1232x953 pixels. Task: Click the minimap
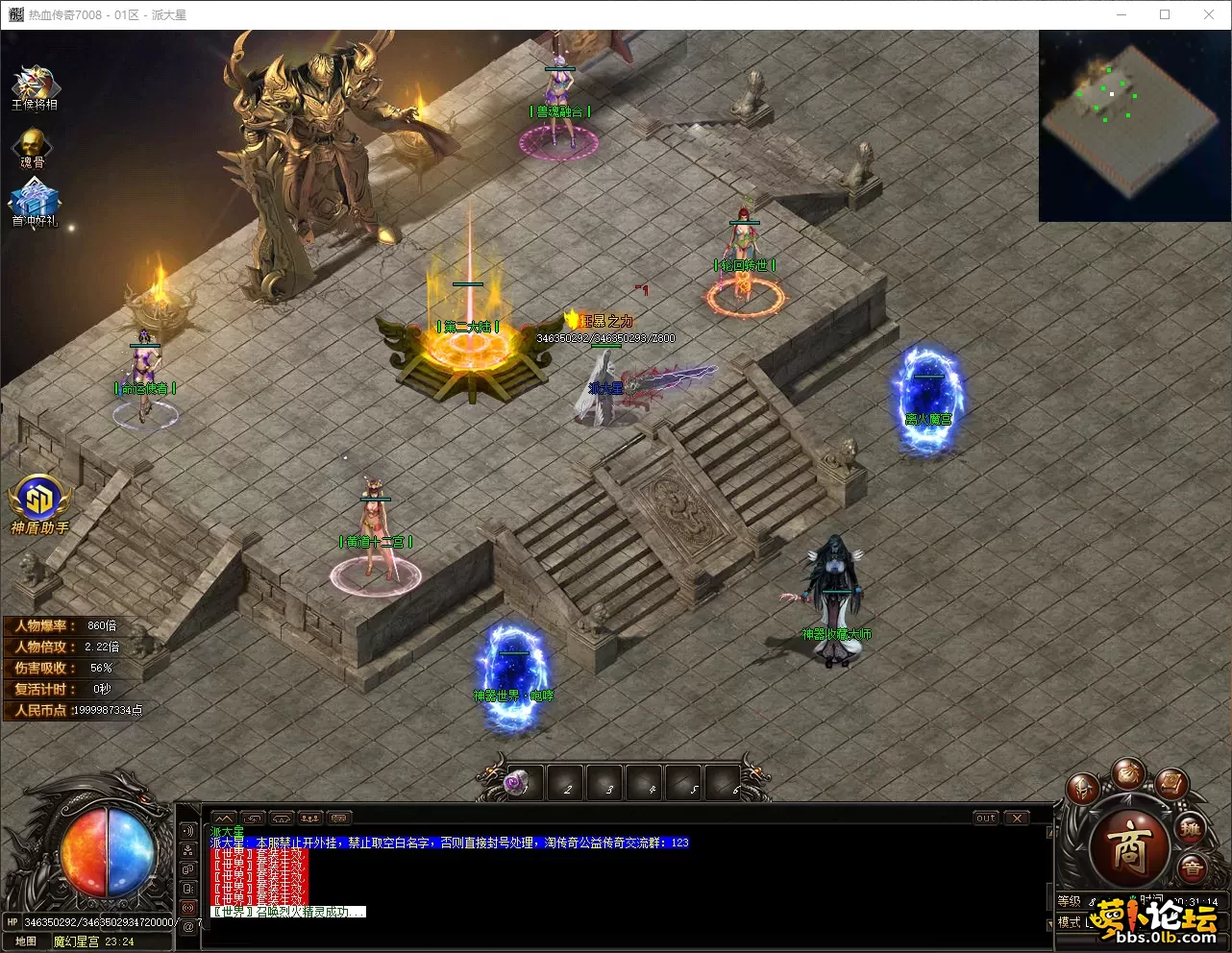[1134, 125]
